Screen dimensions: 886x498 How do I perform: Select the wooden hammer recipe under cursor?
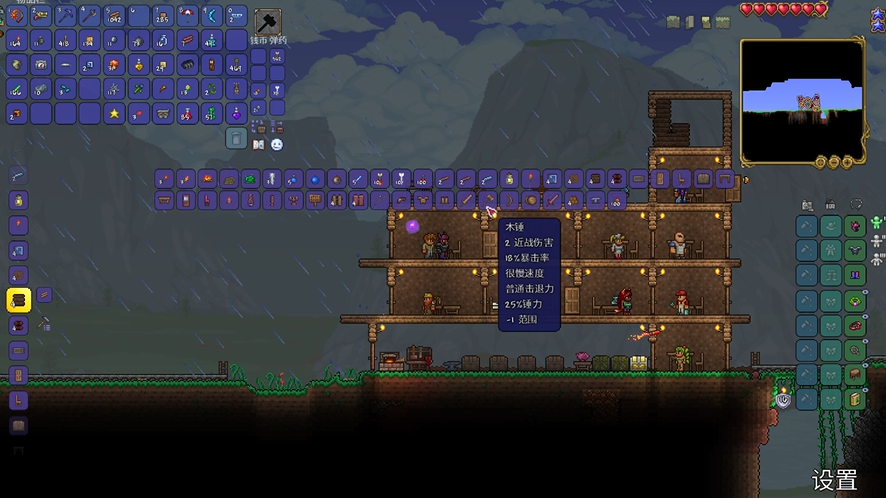point(488,200)
